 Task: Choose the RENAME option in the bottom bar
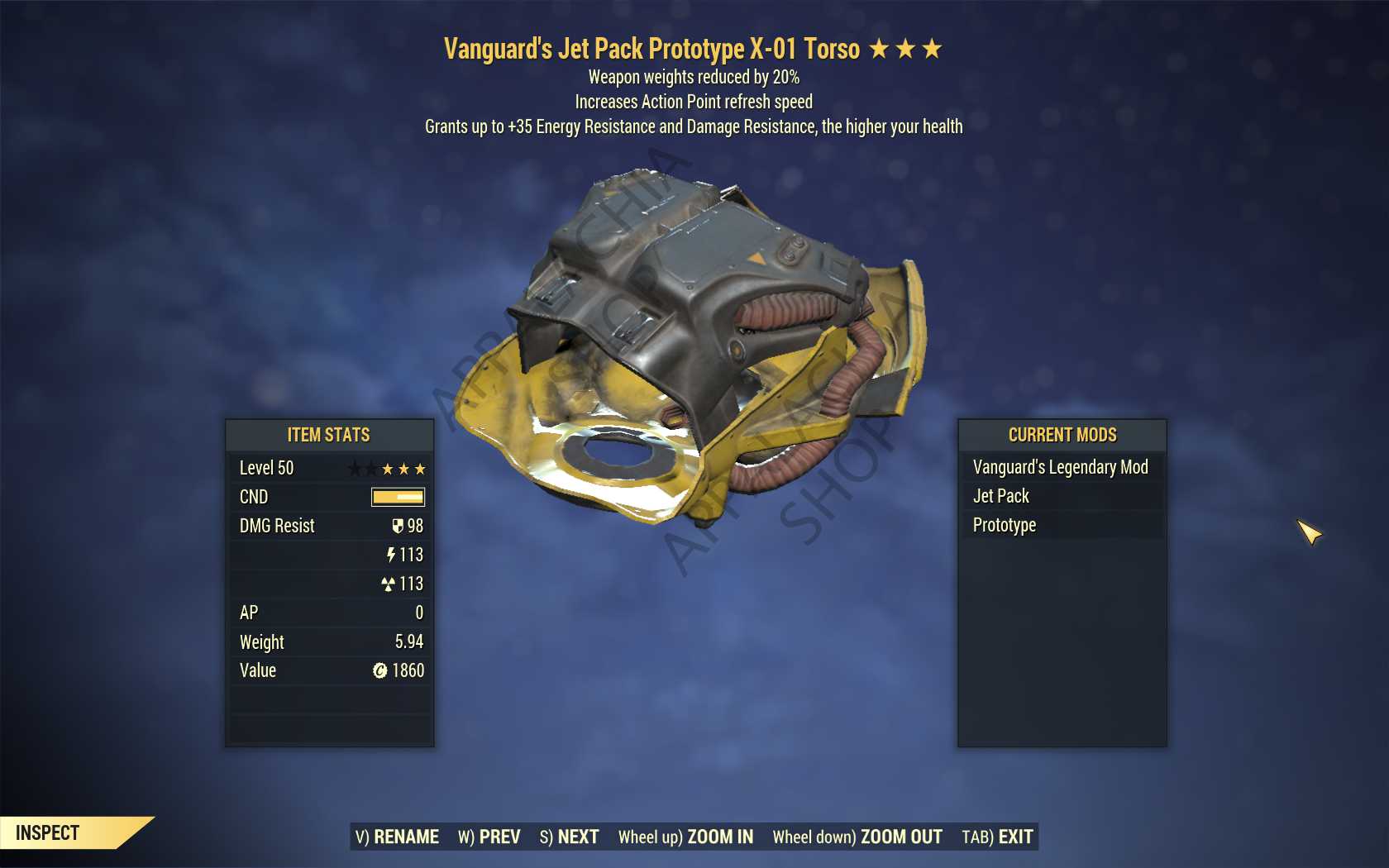coord(397,837)
